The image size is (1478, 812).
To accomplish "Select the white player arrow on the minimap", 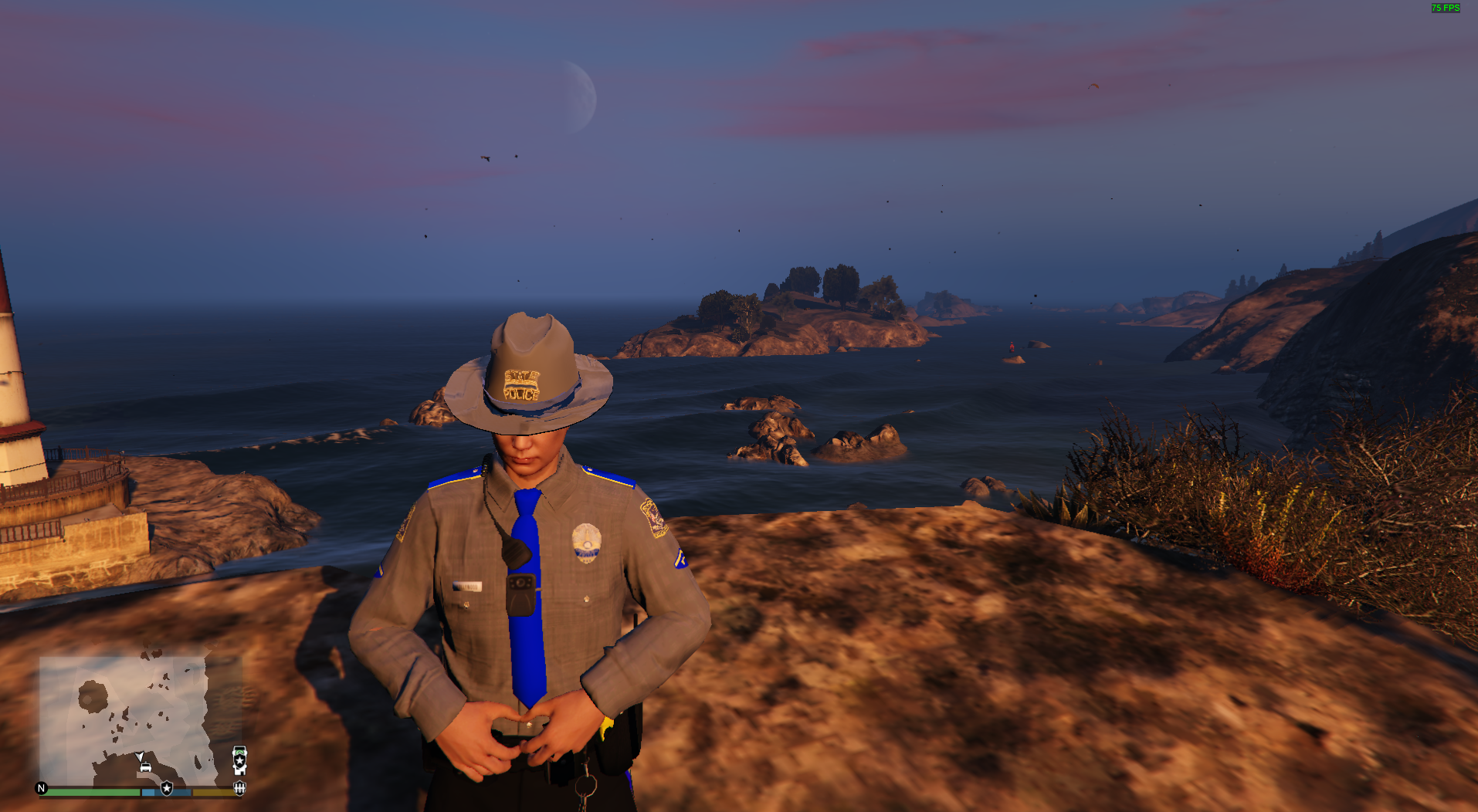I will click(140, 757).
